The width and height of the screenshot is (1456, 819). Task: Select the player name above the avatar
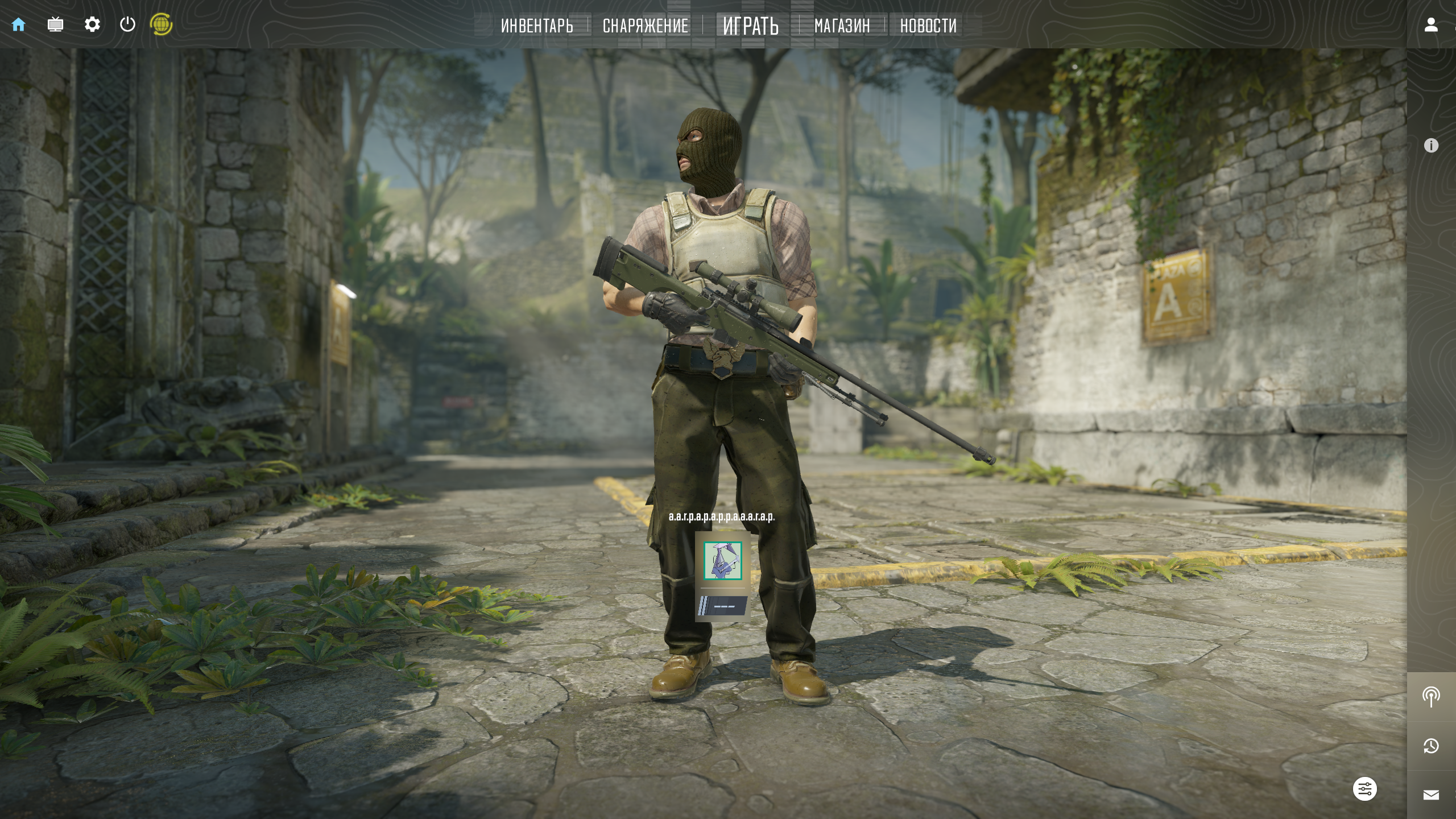[x=722, y=517]
